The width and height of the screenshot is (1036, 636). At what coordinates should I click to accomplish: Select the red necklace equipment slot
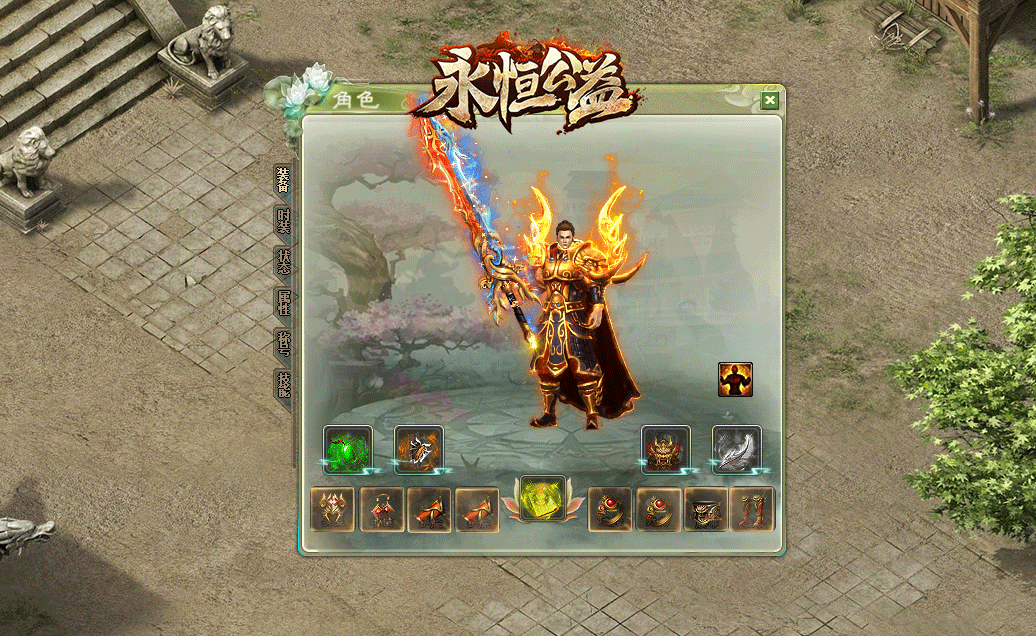coord(381,510)
